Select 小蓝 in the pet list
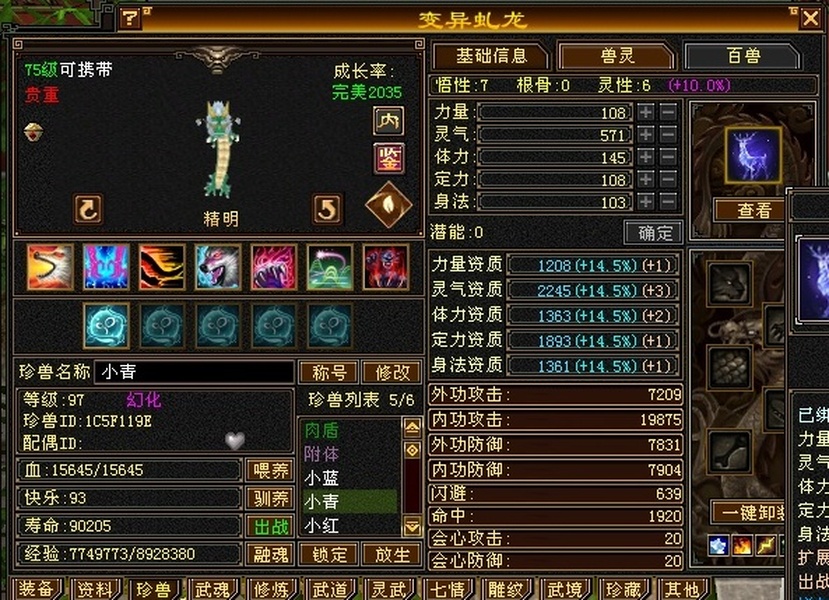The height and width of the screenshot is (600, 829). [323, 478]
